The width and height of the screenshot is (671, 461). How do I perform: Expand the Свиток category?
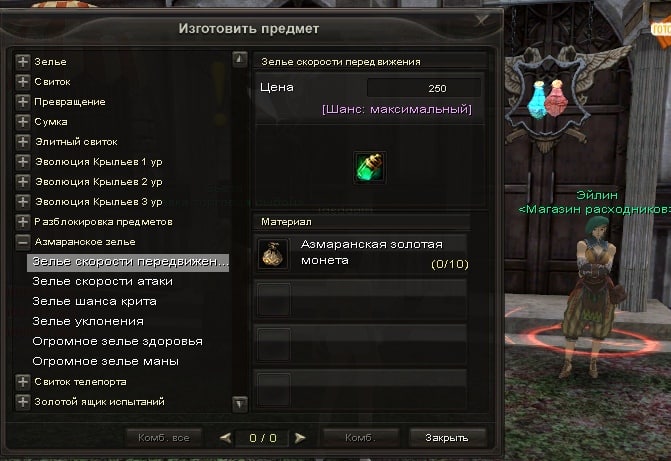coord(23,82)
